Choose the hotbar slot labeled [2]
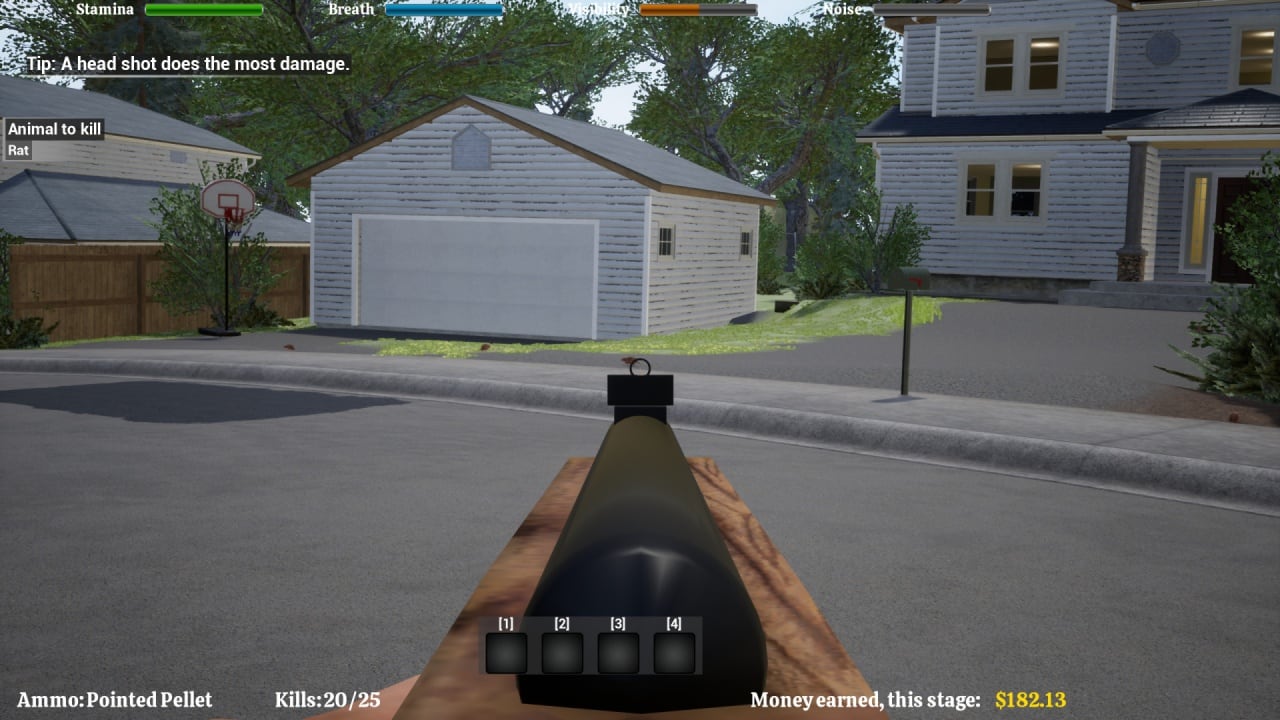Screen dimensions: 1280x720 tap(562, 652)
